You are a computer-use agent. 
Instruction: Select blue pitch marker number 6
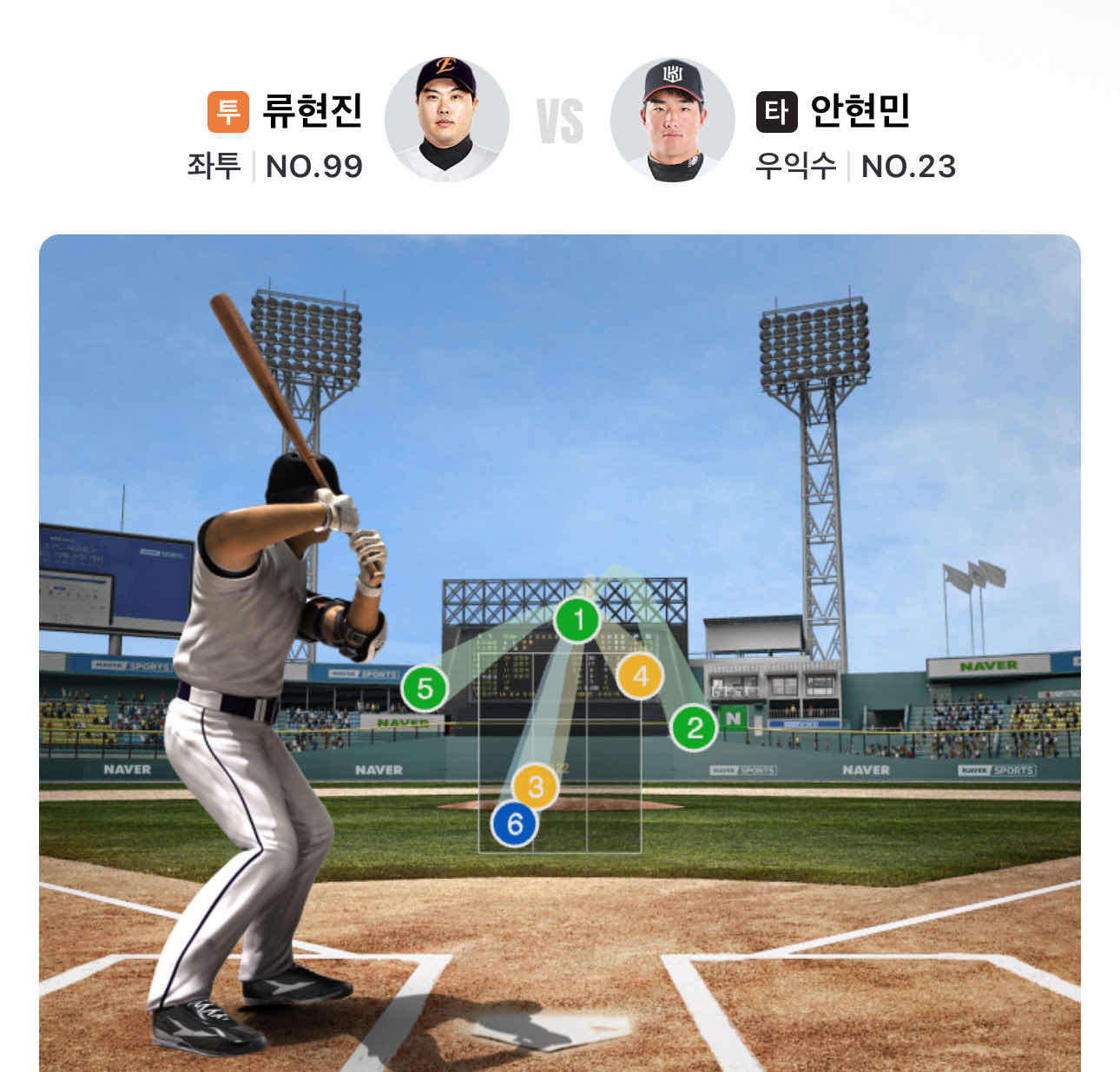[x=515, y=823]
